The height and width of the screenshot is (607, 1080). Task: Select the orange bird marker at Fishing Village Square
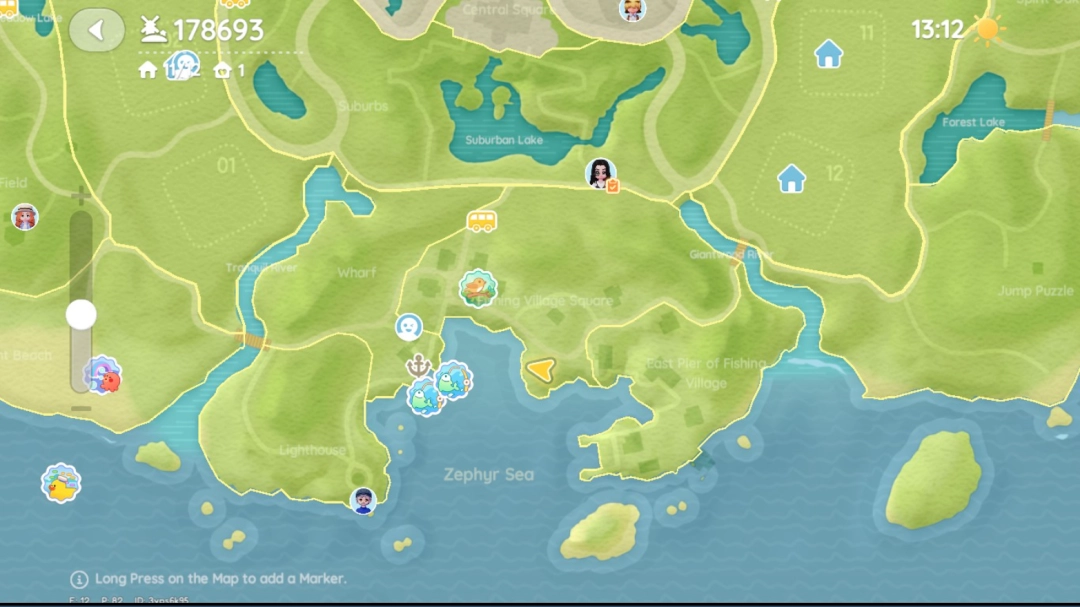[478, 288]
